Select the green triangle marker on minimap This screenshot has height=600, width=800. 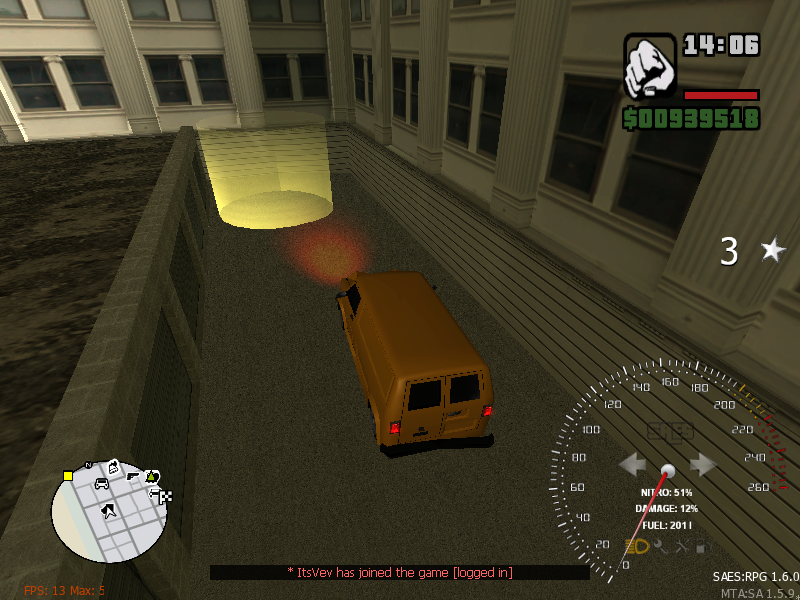[152, 476]
